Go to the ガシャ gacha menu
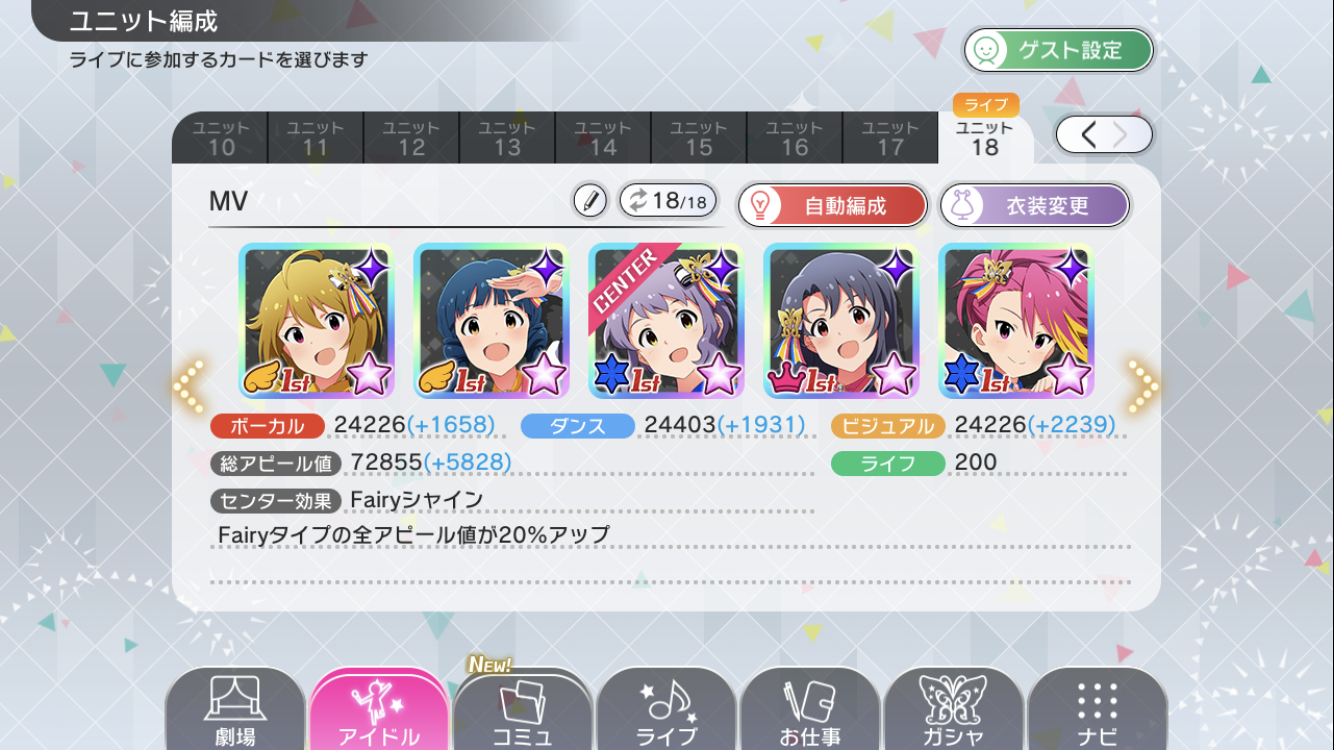Image resolution: width=1334 pixels, height=750 pixels. (x=952, y=712)
